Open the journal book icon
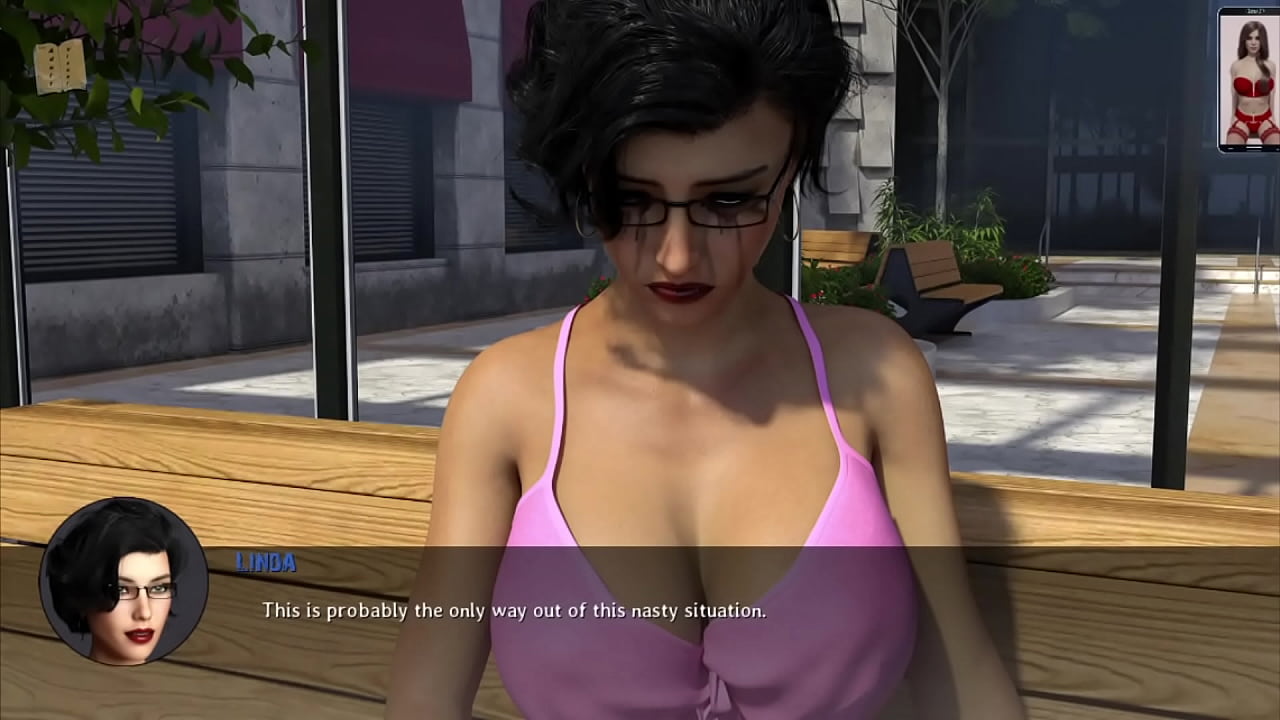Screen dimensions: 1280x720 point(60,67)
